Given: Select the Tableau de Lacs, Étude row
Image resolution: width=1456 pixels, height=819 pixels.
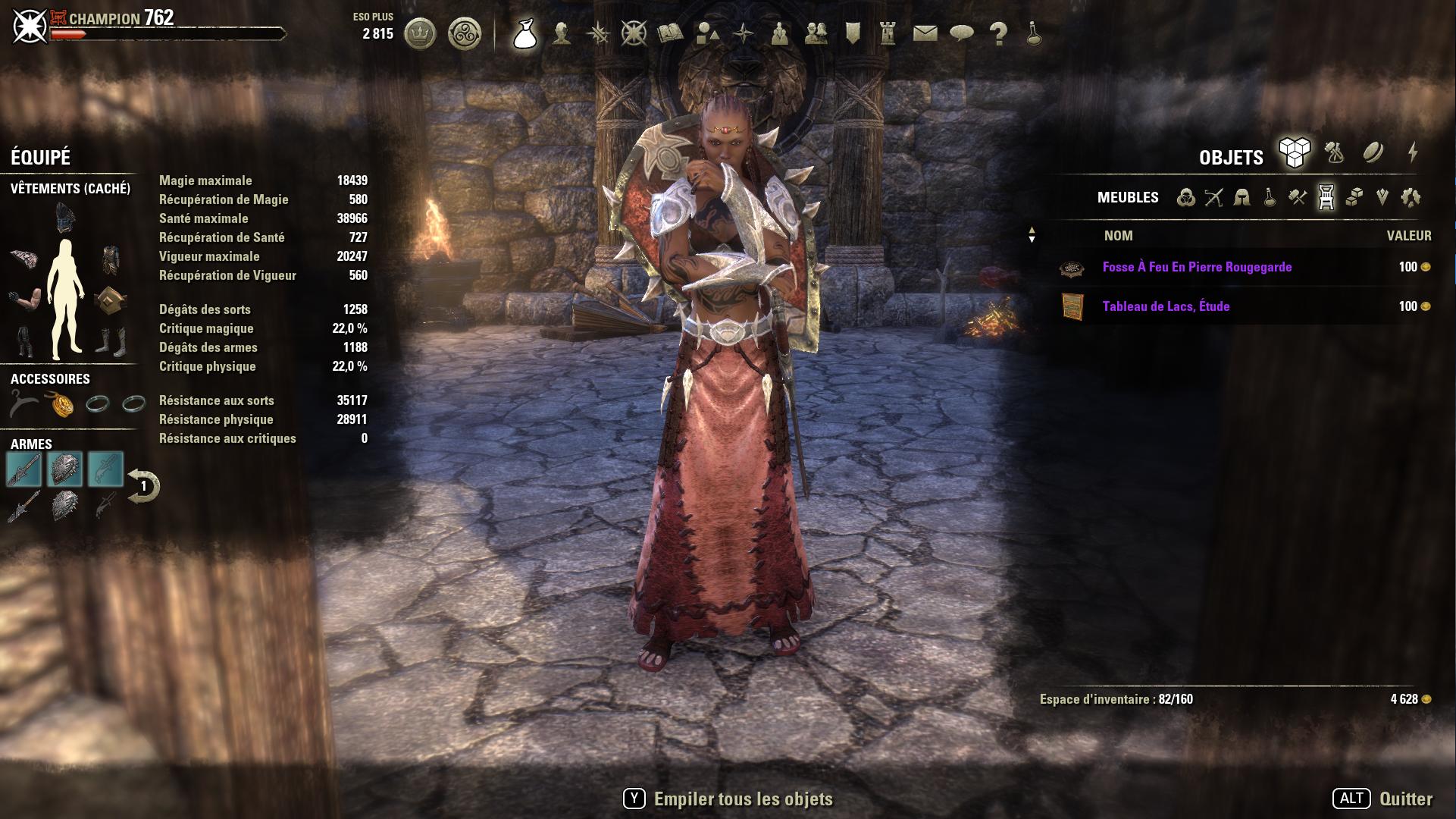Looking at the screenshot, I should tap(1166, 306).
